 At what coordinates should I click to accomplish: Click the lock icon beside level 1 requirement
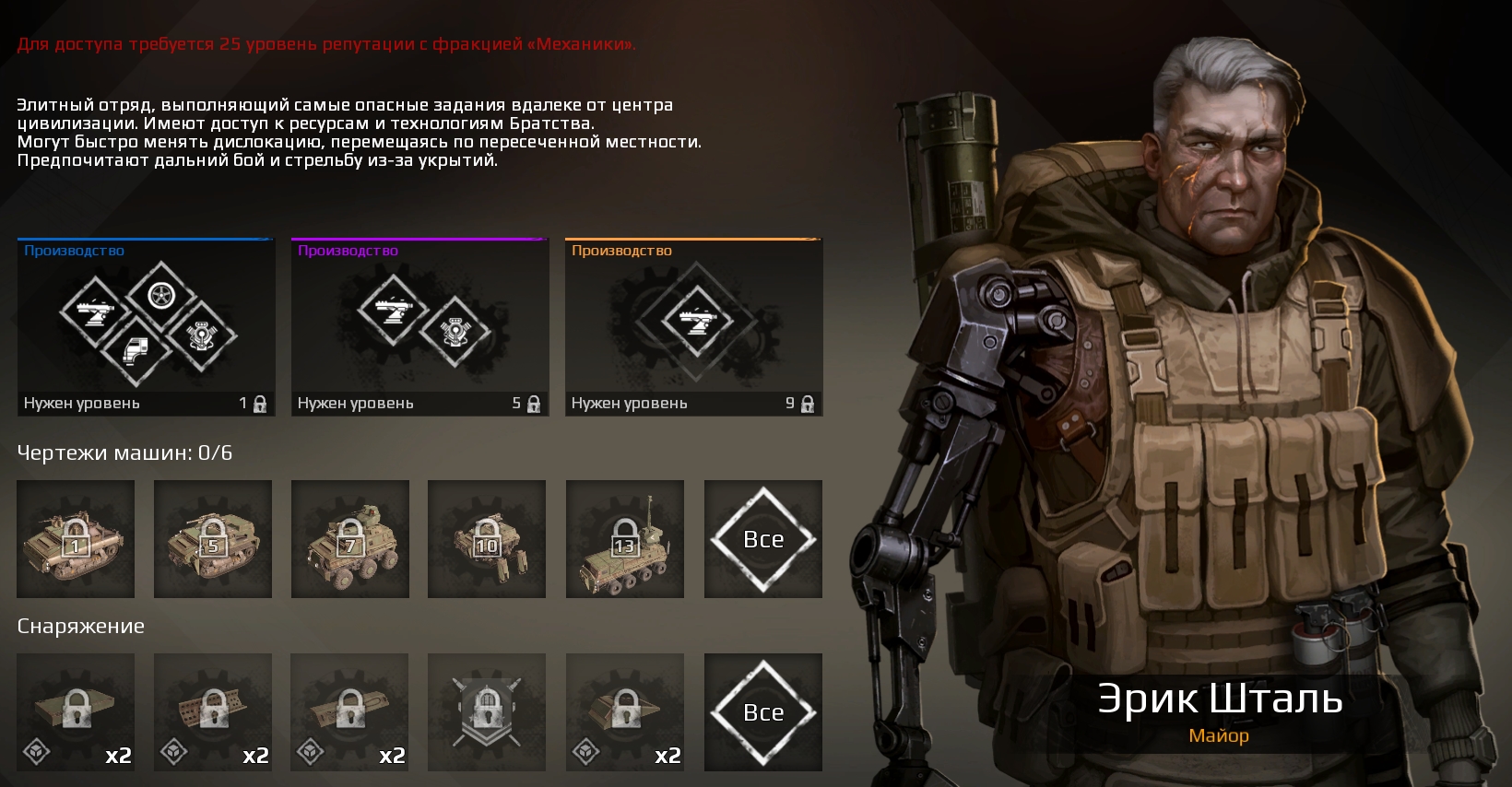[259, 403]
